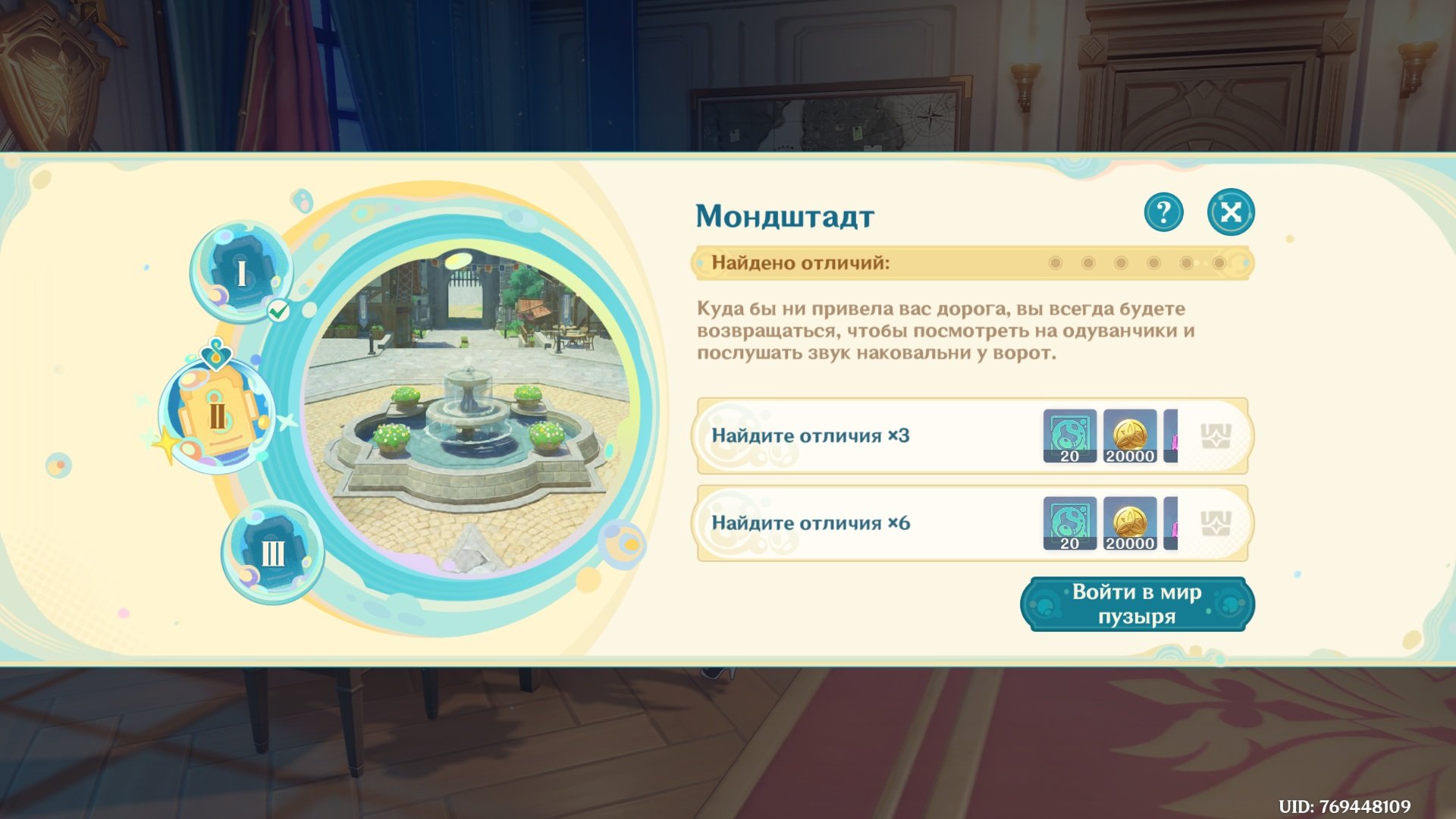
Task: Click the event emblem above stage II bubble
Action: 217,353
